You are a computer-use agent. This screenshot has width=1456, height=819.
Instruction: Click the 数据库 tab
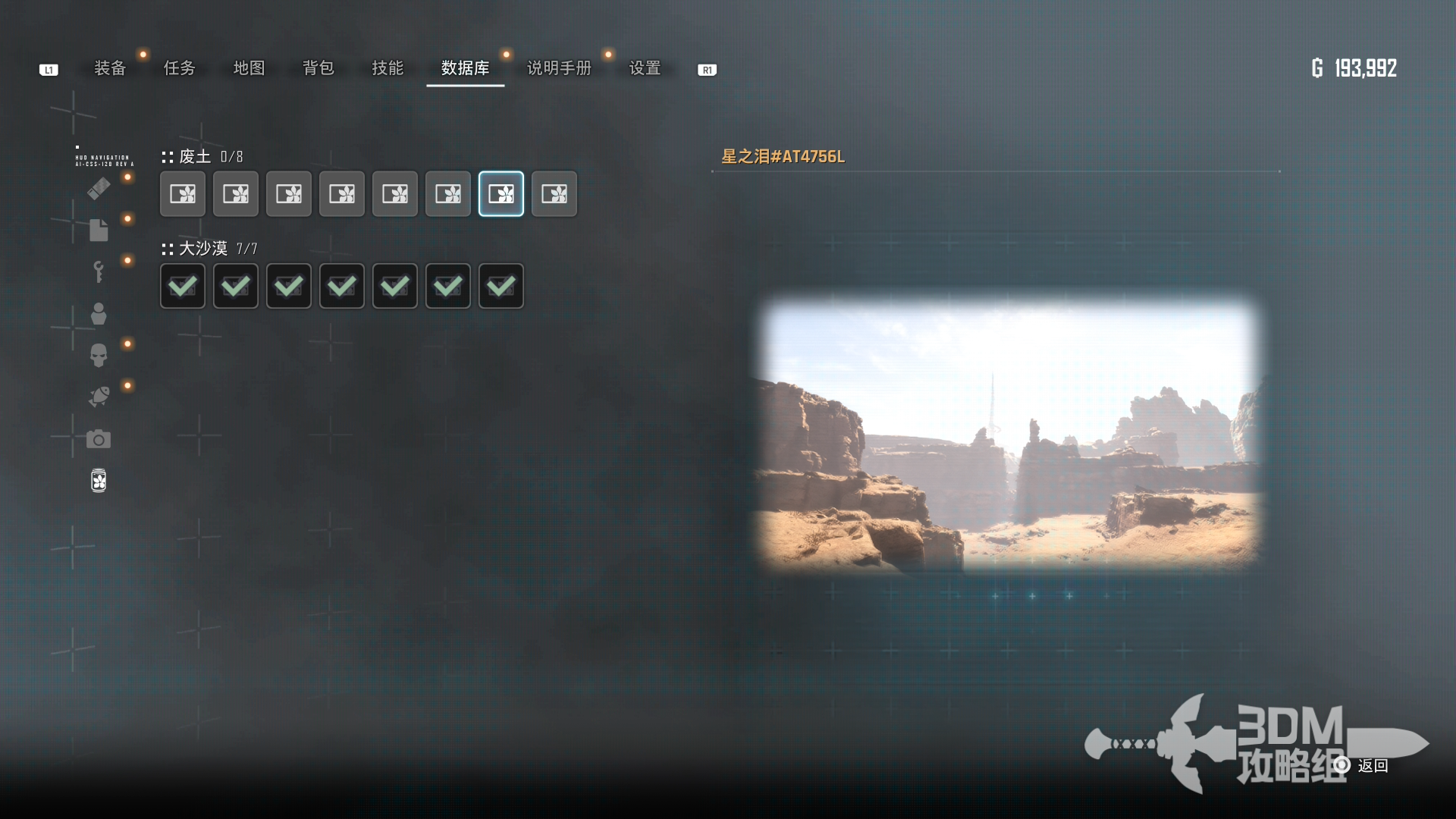click(465, 68)
